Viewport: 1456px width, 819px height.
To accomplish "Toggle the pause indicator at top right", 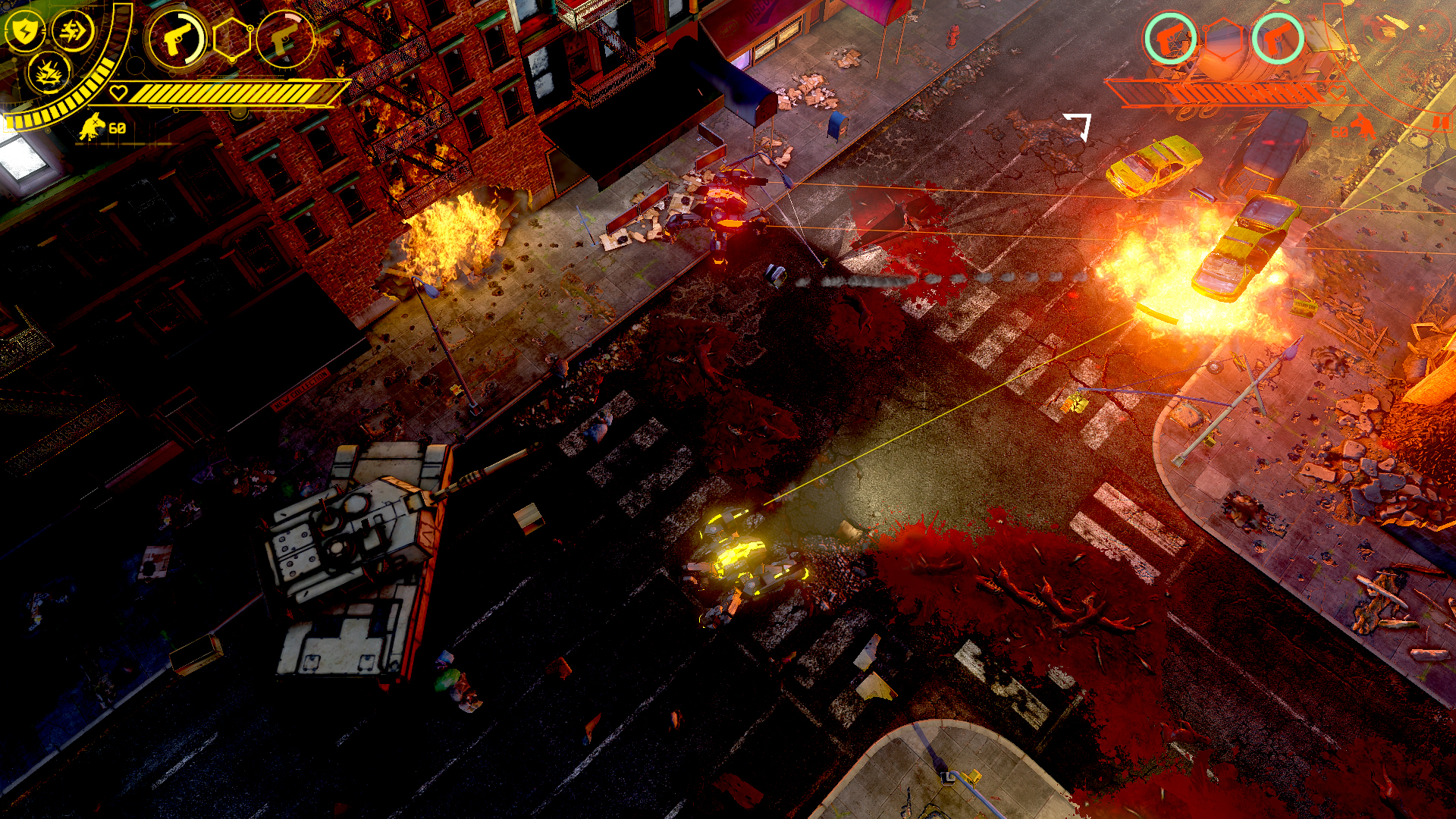I will (1442, 124).
